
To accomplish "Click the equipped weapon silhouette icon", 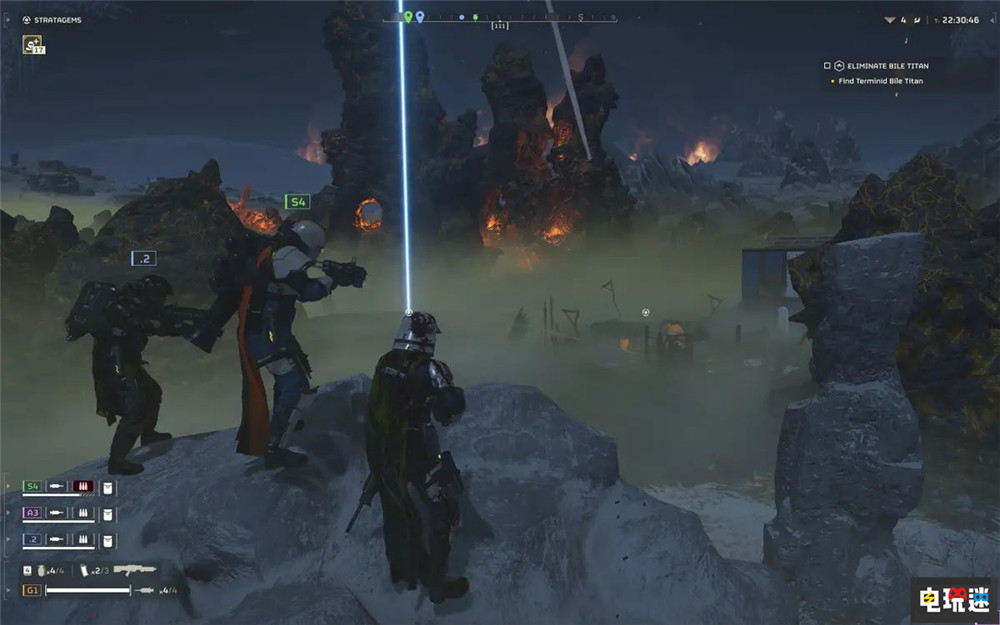I will point(133,569).
